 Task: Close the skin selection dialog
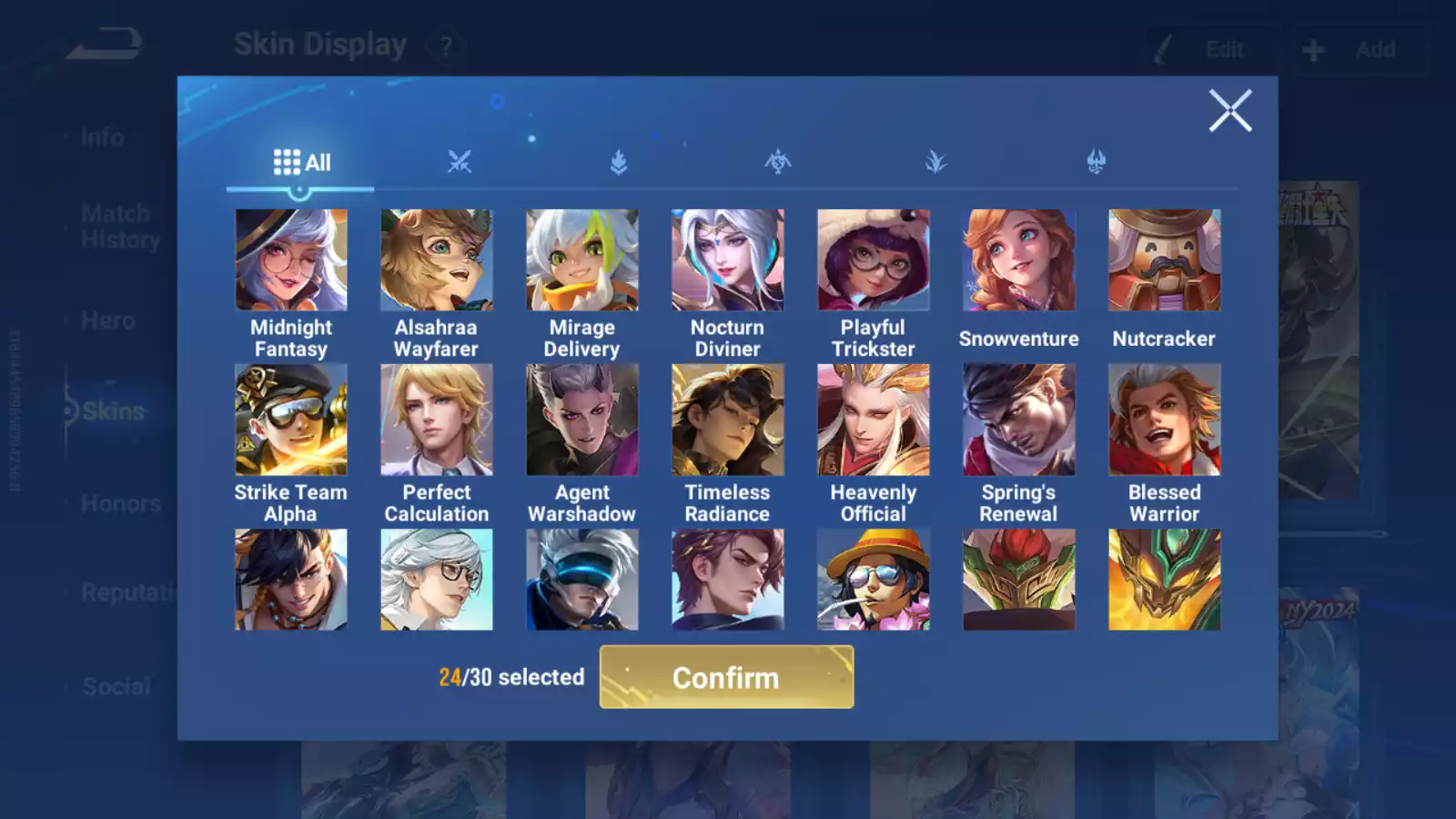tap(1230, 111)
